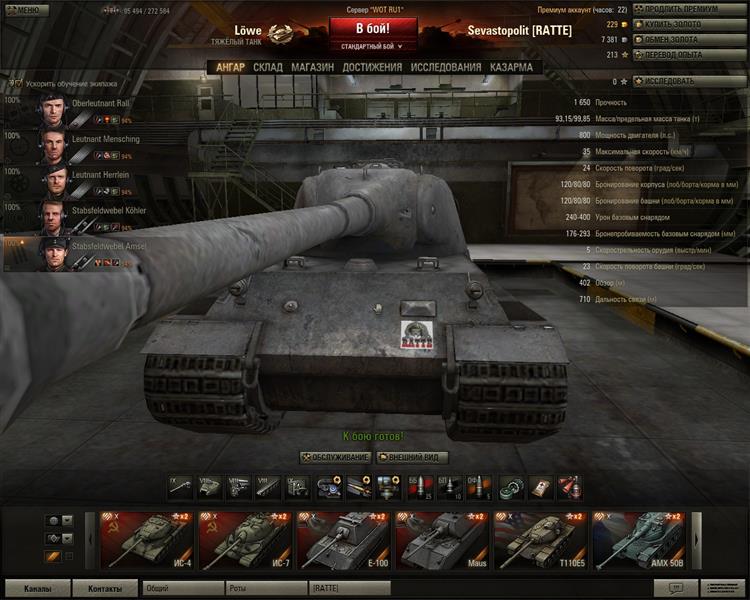This screenshot has width=750, height=600.
Task: Select the Maus tank in carousel
Action: coord(441,540)
